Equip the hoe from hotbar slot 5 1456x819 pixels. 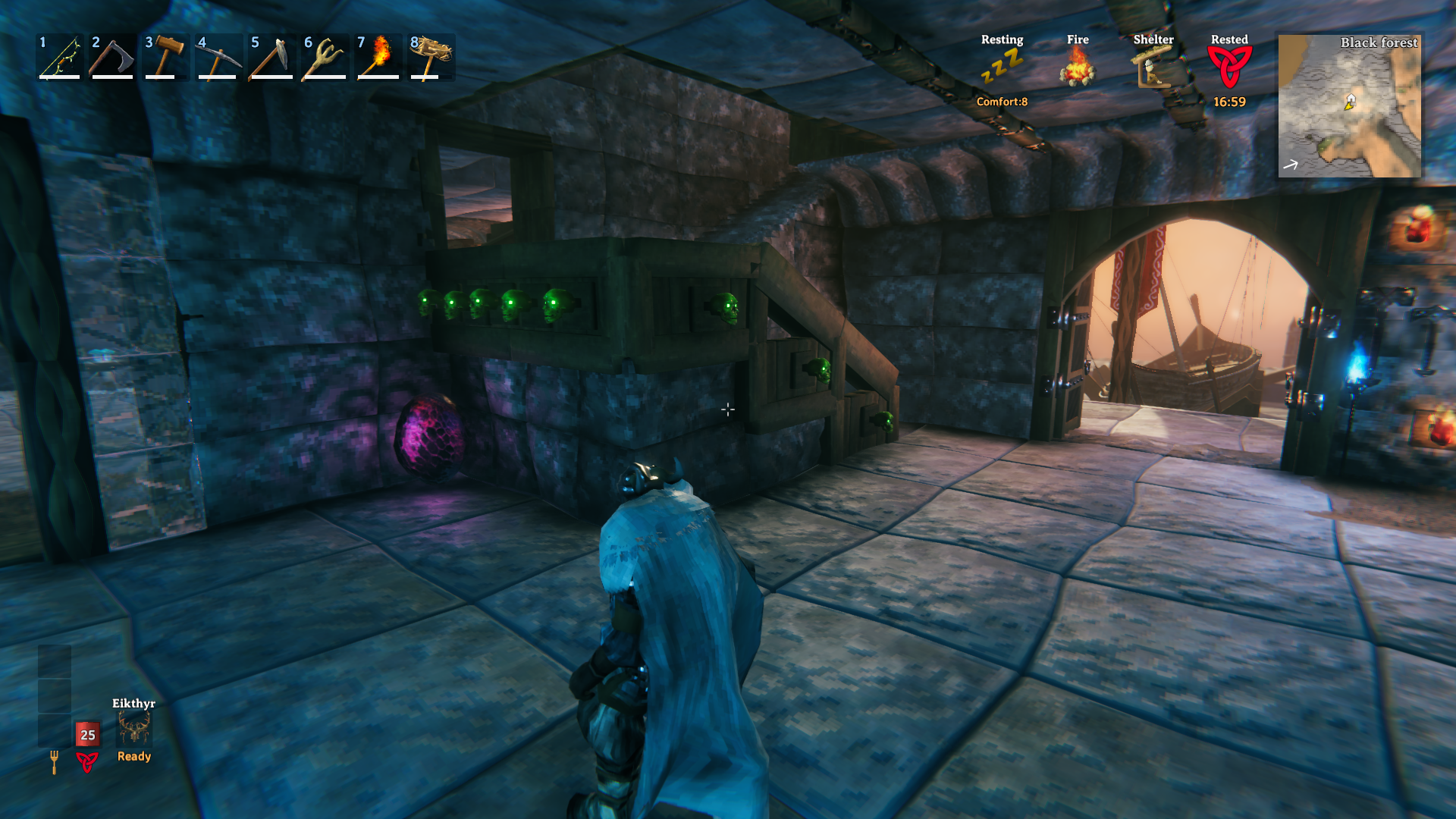click(272, 57)
